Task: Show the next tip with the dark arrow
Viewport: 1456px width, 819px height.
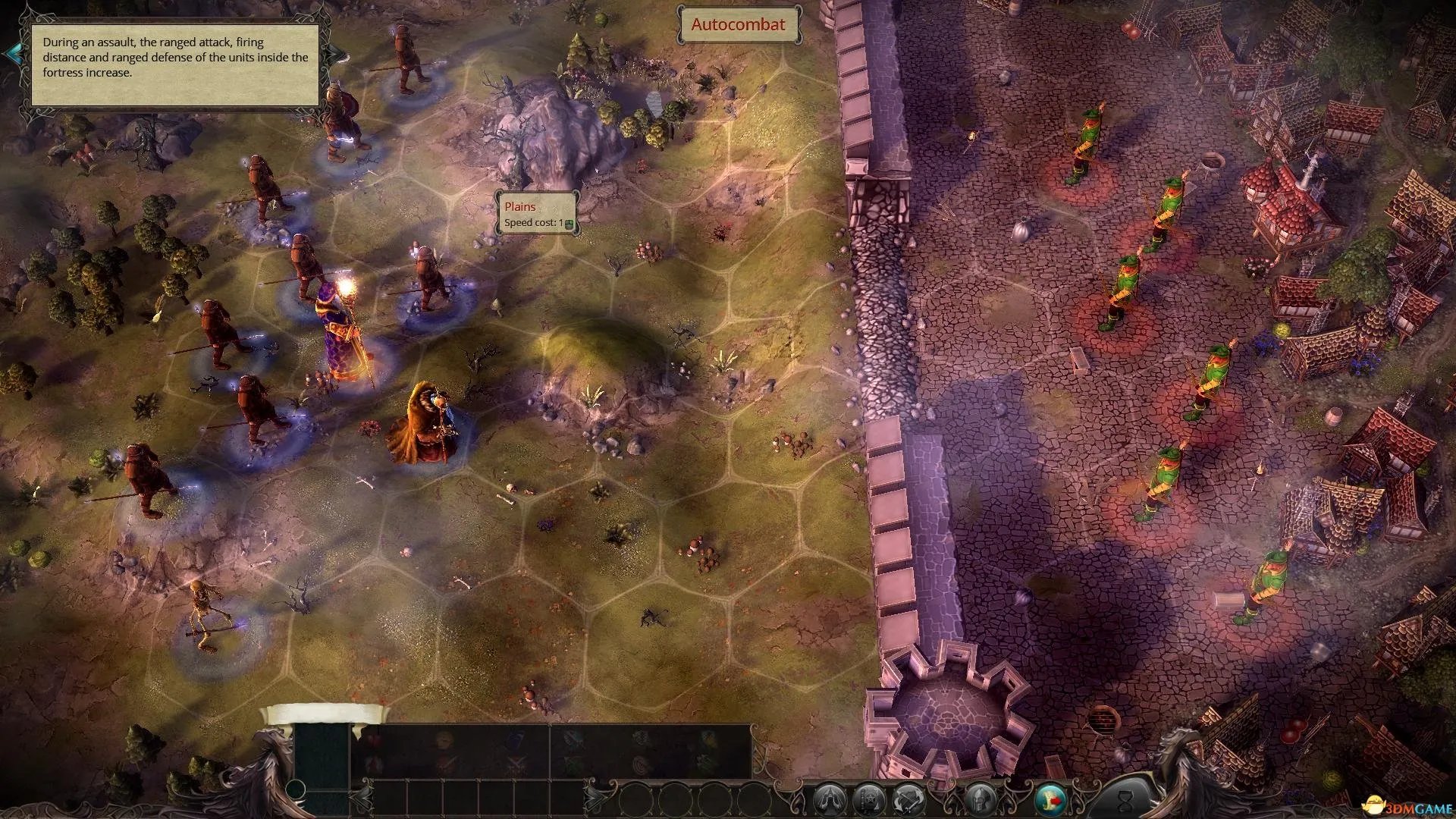Action: 334,55
